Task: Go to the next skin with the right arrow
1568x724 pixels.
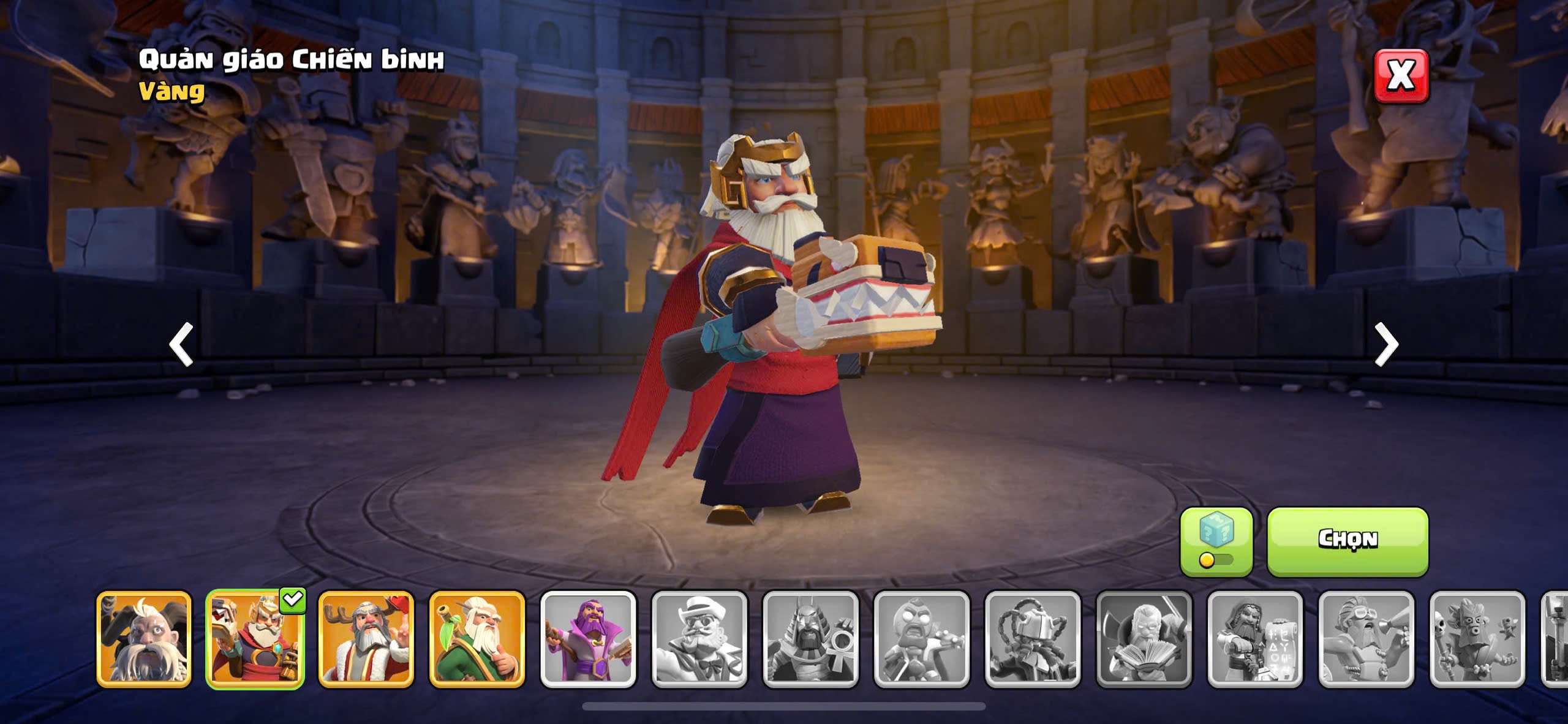Action: (1386, 344)
